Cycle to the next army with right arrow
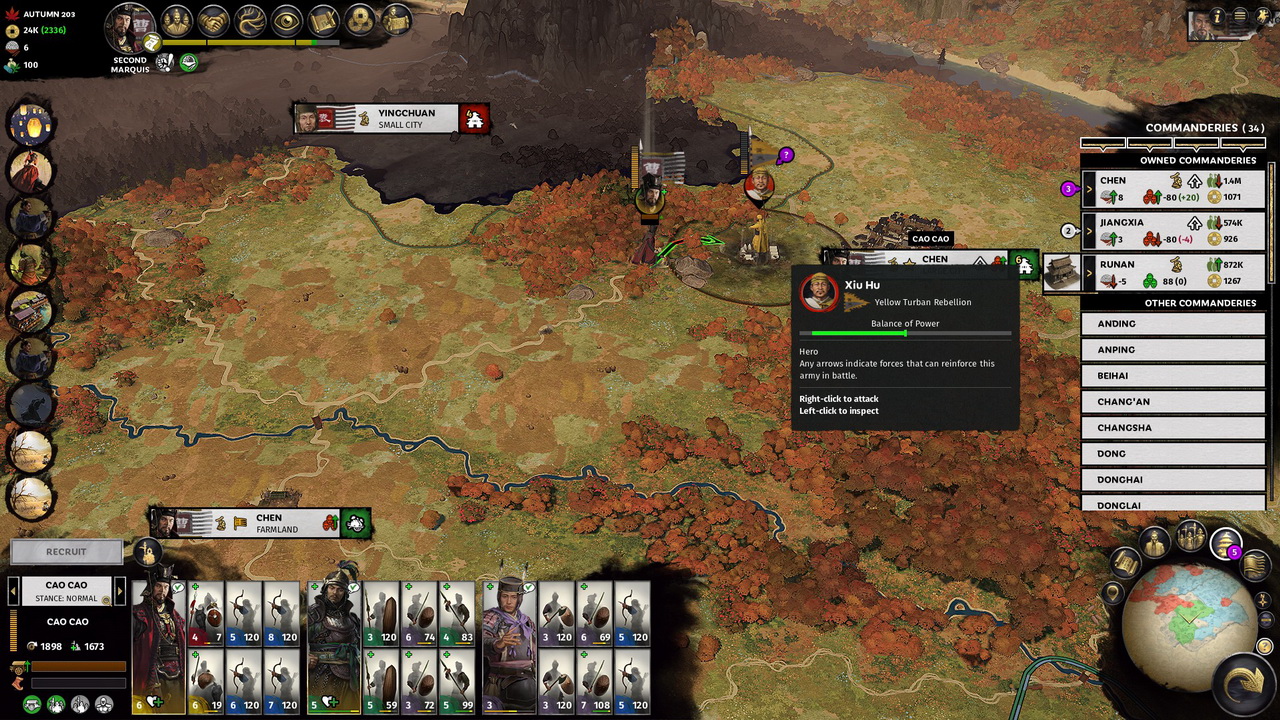 pos(120,591)
